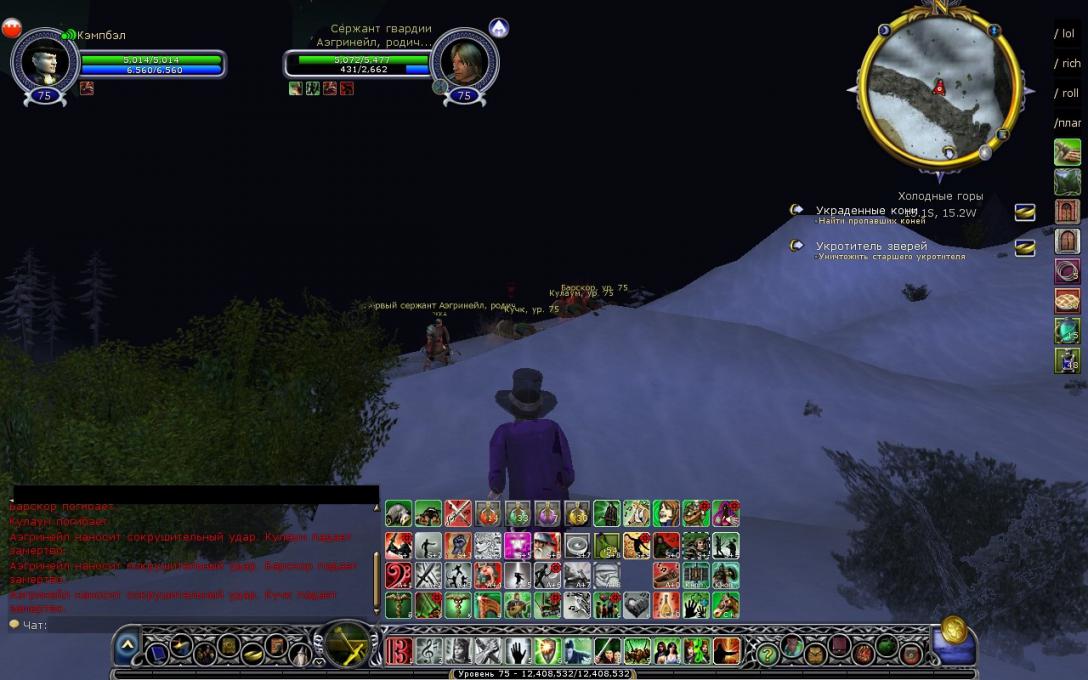
Task: Run the /lol emote shortcut
Action: (x=1067, y=34)
